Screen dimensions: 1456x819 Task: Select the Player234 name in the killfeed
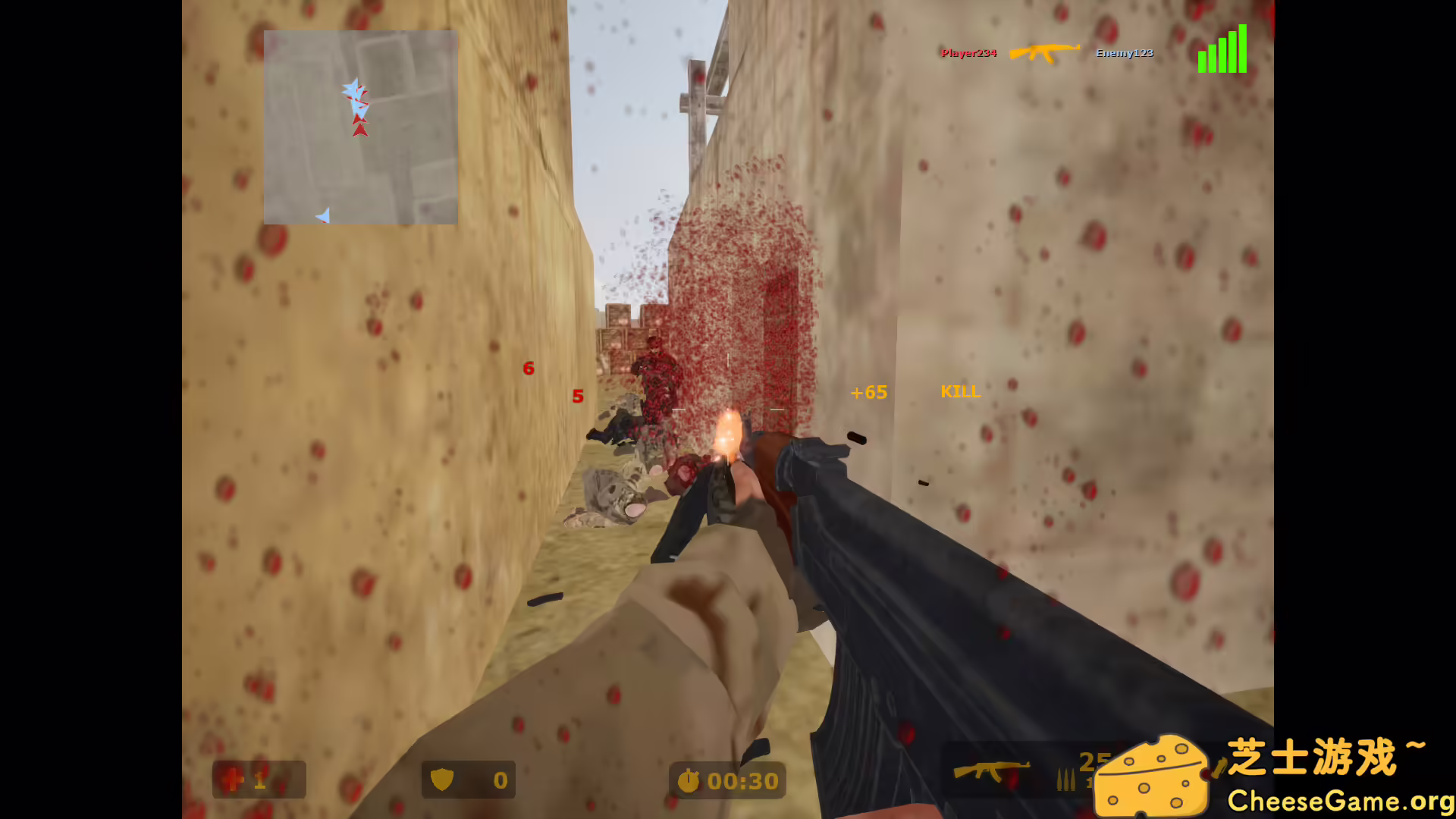[968, 53]
